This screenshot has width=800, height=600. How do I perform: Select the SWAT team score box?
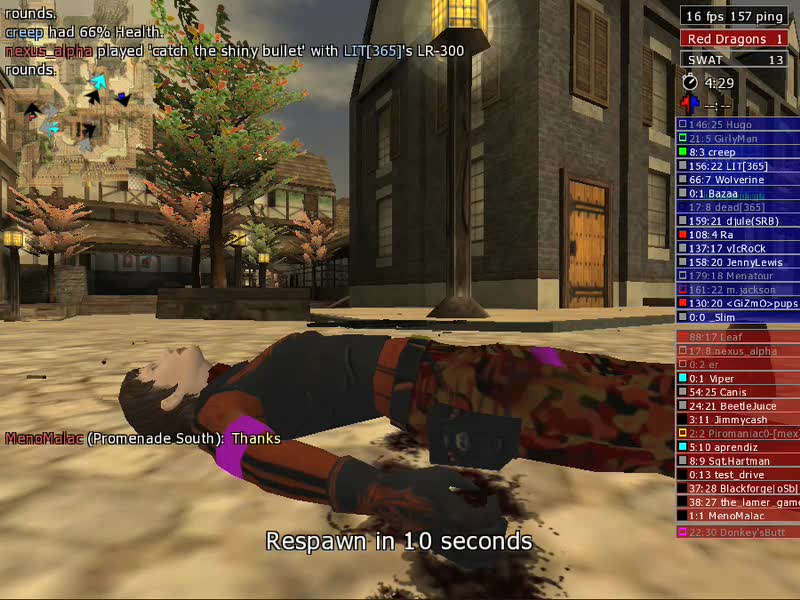[x=737, y=60]
